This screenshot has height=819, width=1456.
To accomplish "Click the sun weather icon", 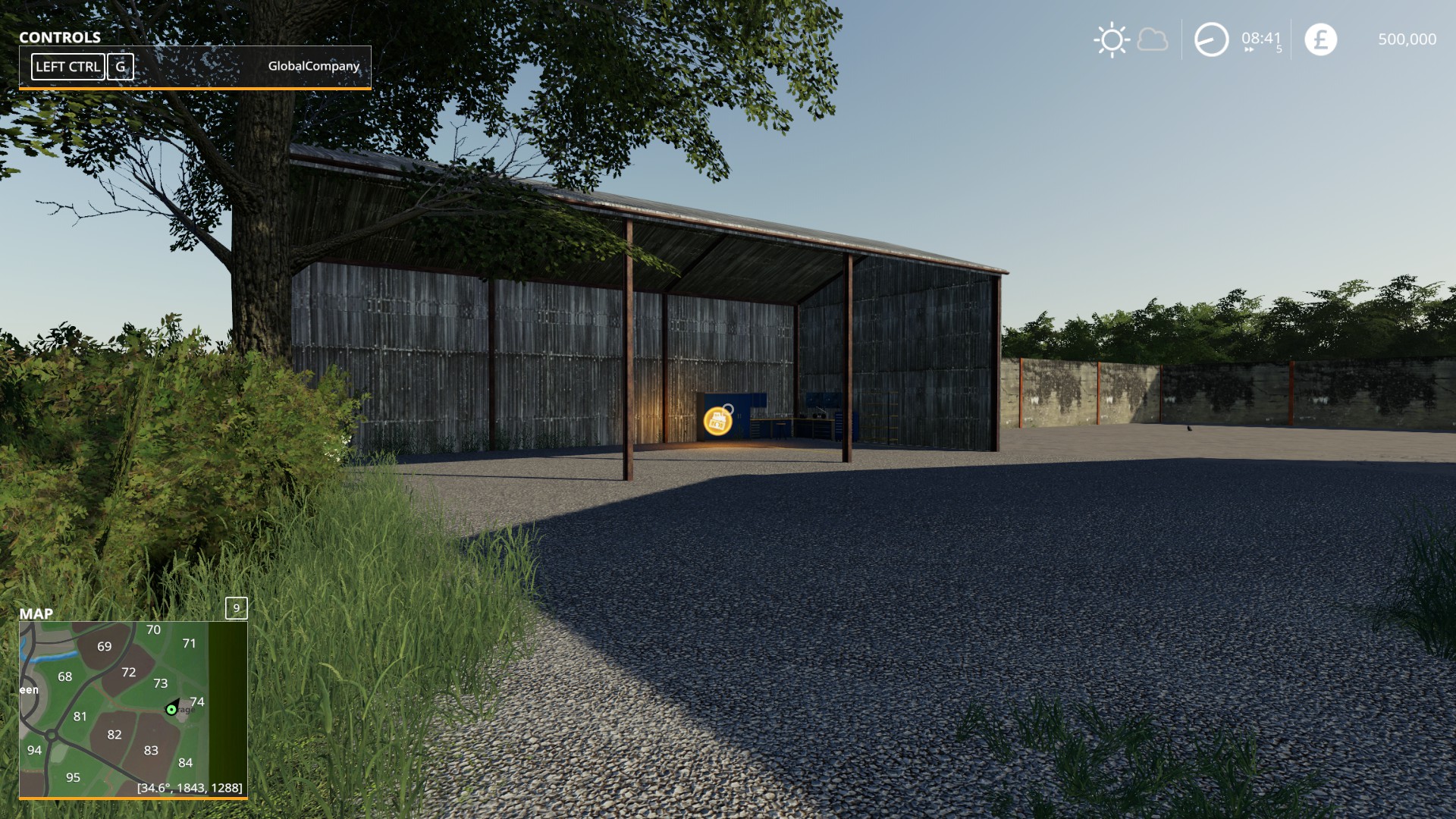I will coord(1112,40).
